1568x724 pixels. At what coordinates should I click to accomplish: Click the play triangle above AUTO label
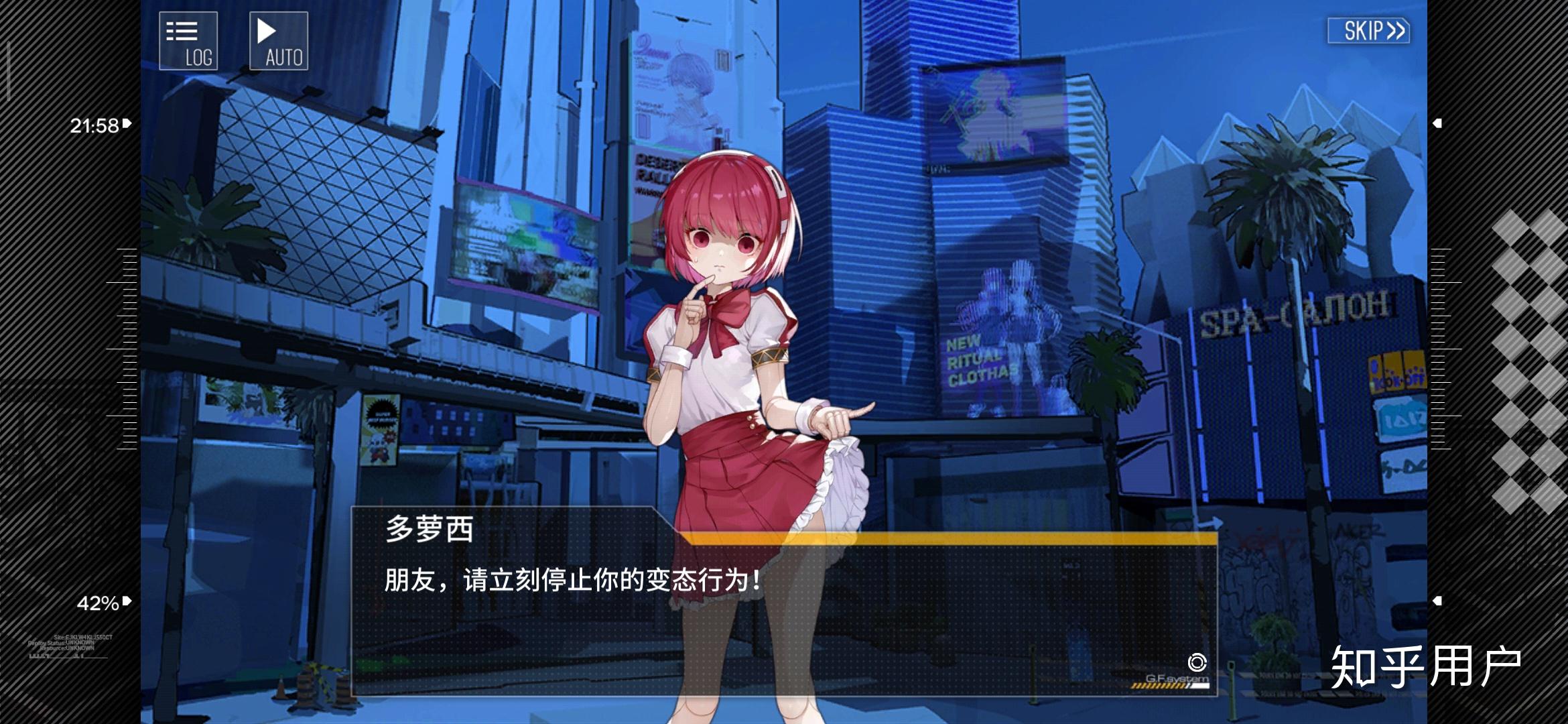267,29
